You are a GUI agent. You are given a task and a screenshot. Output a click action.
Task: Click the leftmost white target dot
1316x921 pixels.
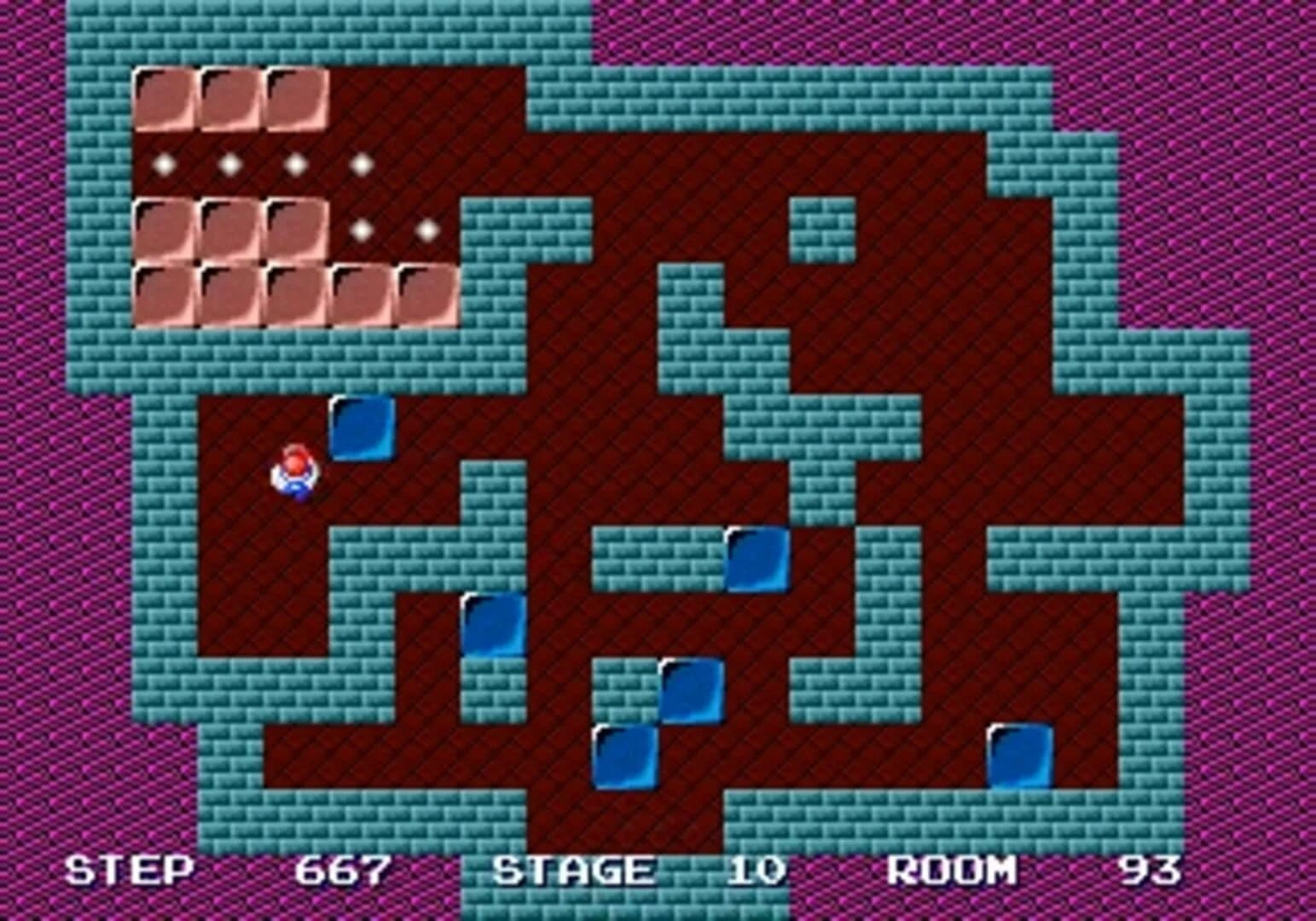click(x=163, y=163)
